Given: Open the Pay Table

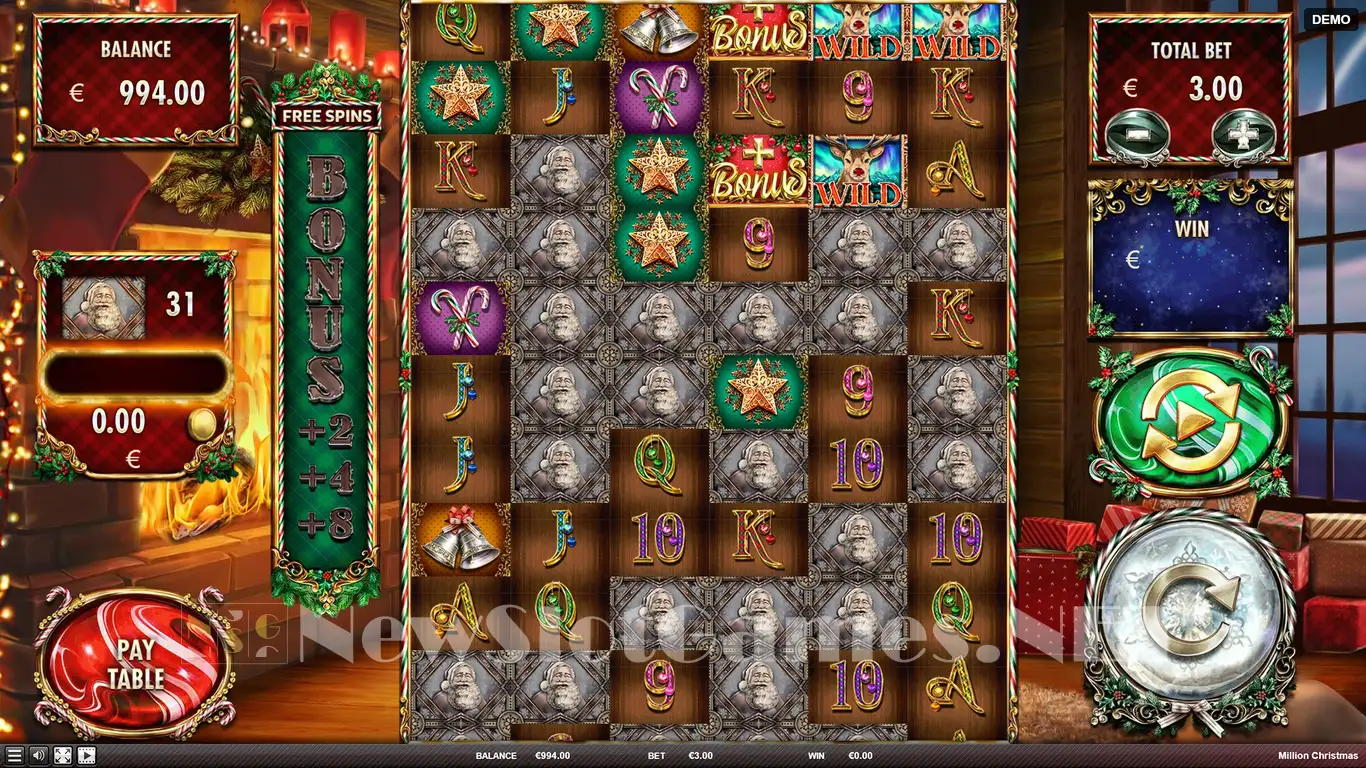Looking at the screenshot, I should 134,663.
